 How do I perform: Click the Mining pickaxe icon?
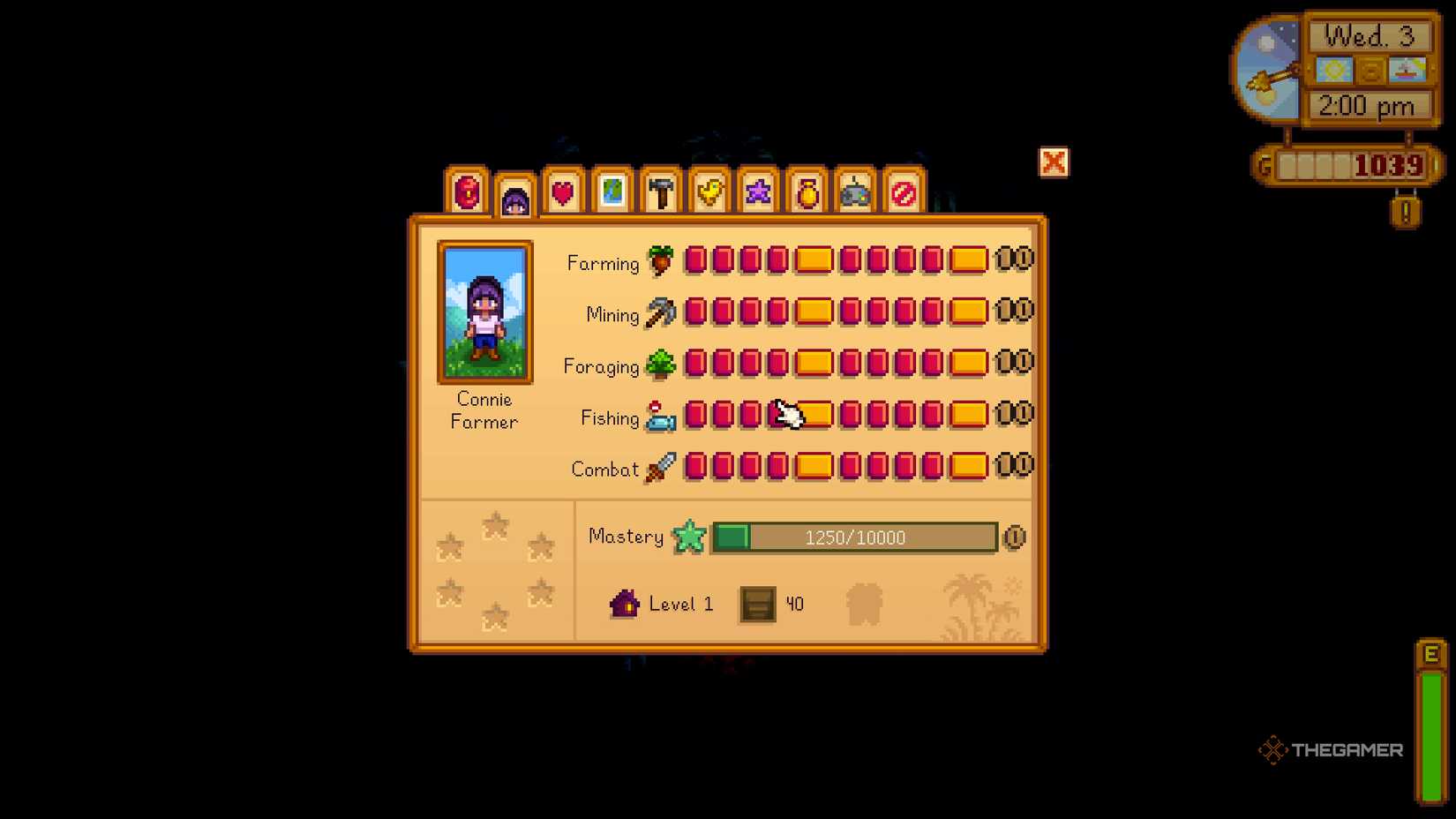pyautogui.click(x=660, y=313)
